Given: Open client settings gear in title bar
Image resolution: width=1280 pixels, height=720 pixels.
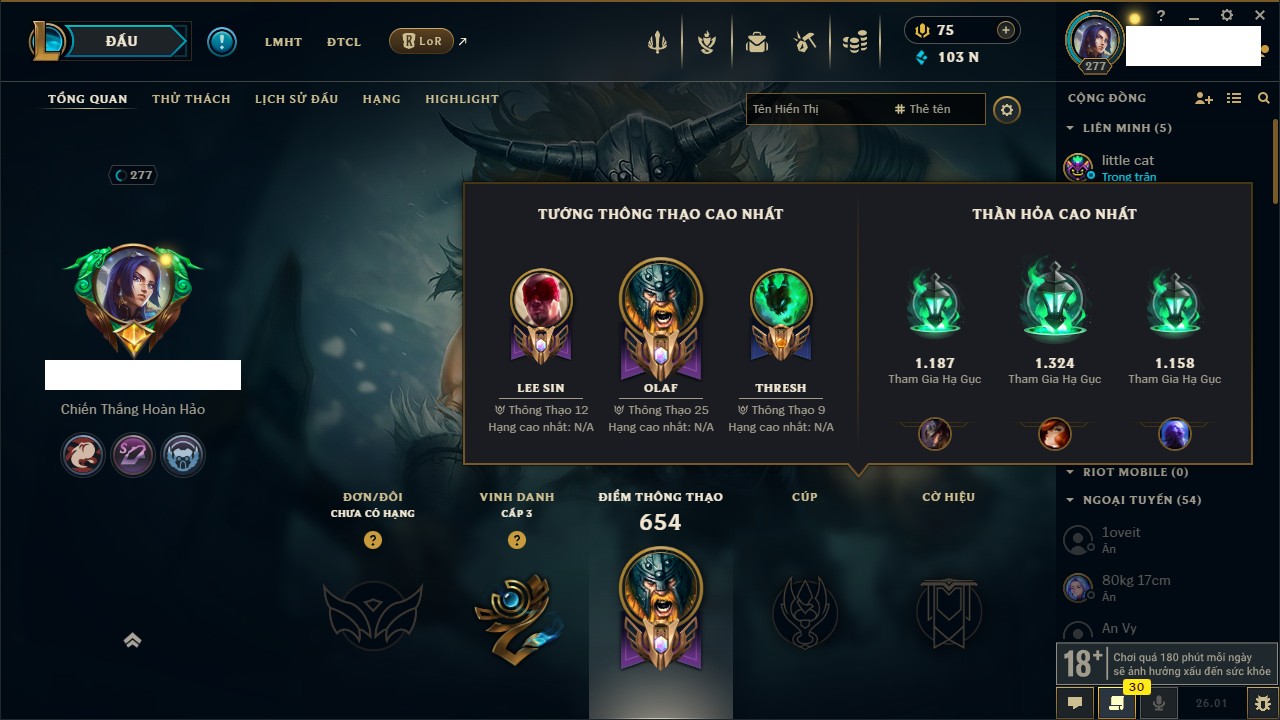Looking at the screenshot, I should pos(1227,16).
